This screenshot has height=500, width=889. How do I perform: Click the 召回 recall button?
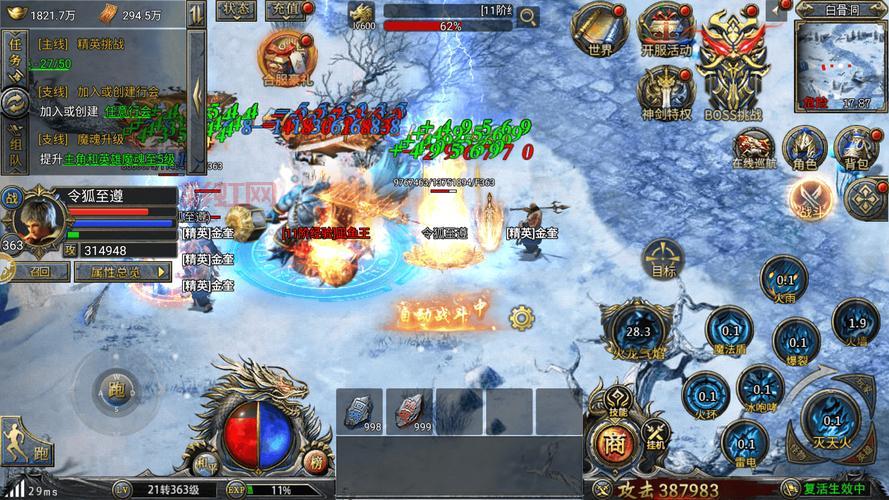39,271
